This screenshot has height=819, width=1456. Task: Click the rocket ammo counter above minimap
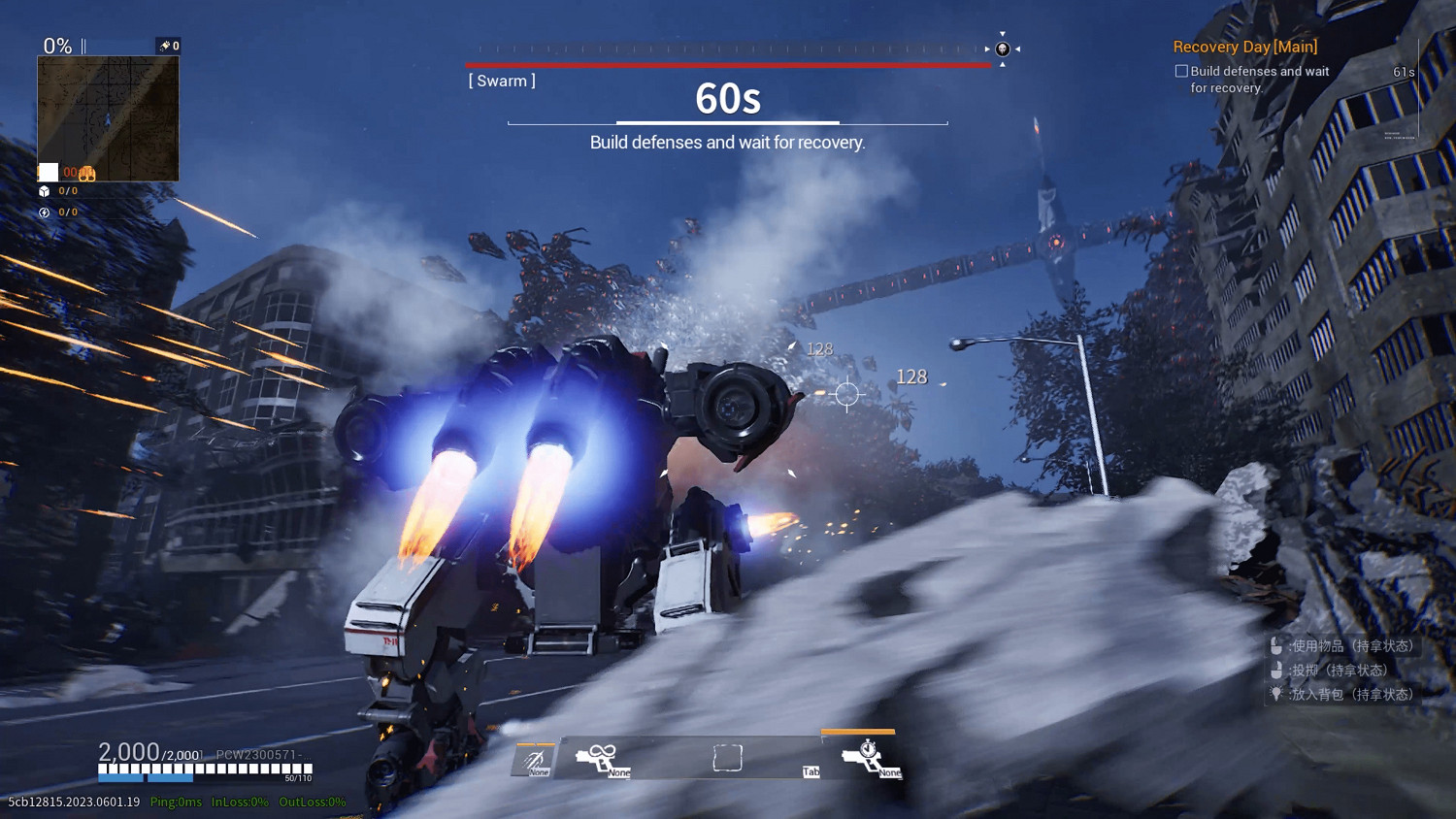coord(169,46)
